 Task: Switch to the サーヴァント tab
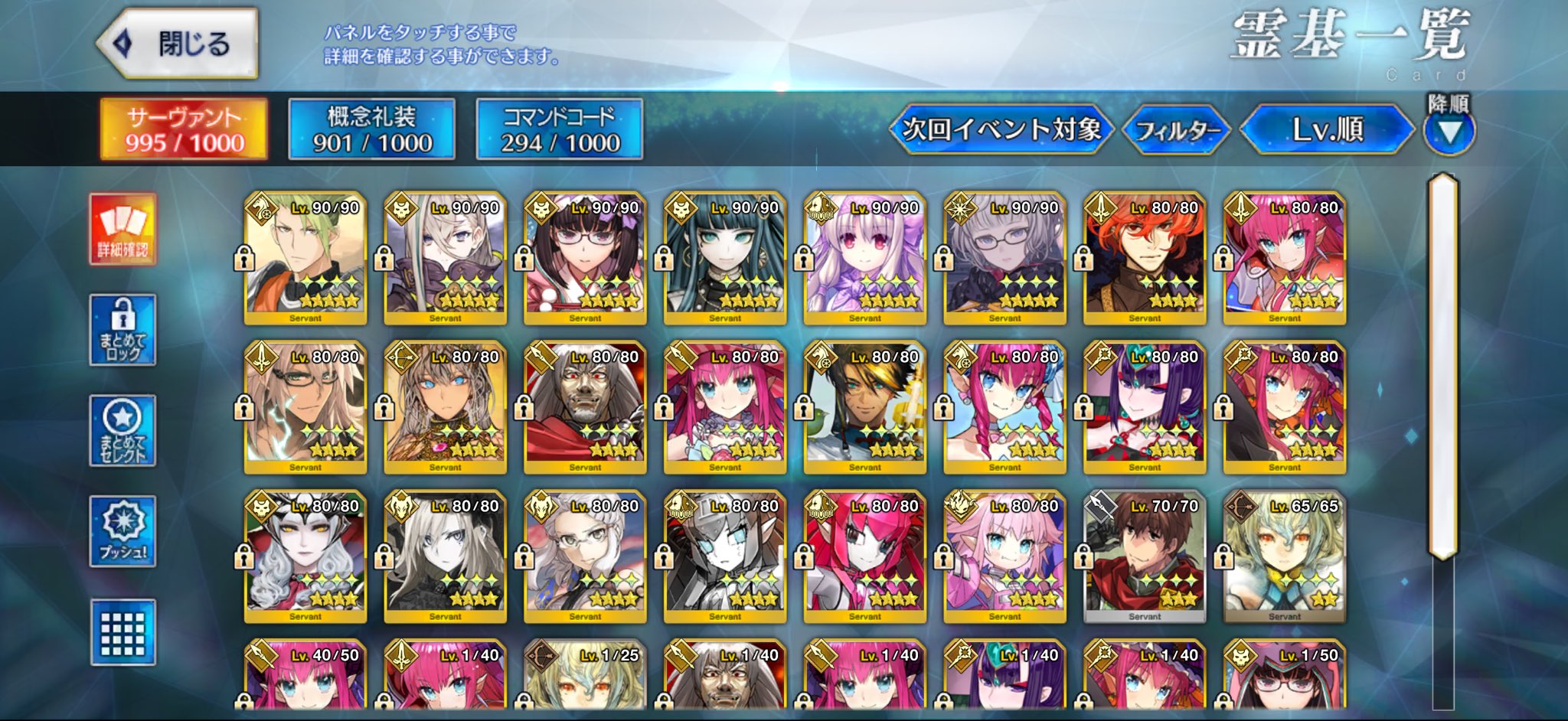184,129
